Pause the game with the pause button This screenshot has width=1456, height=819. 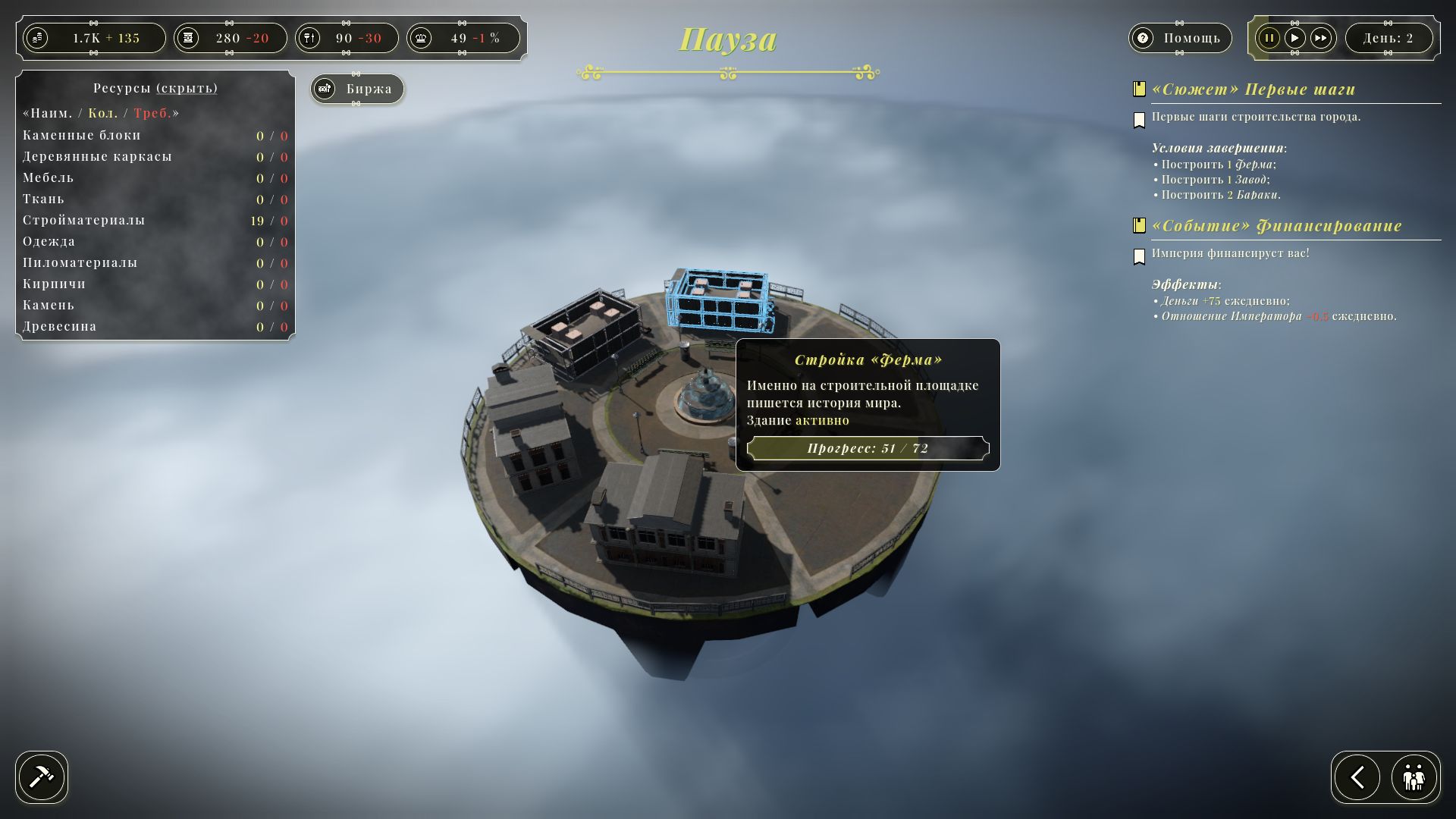(x=1269, y=38)
